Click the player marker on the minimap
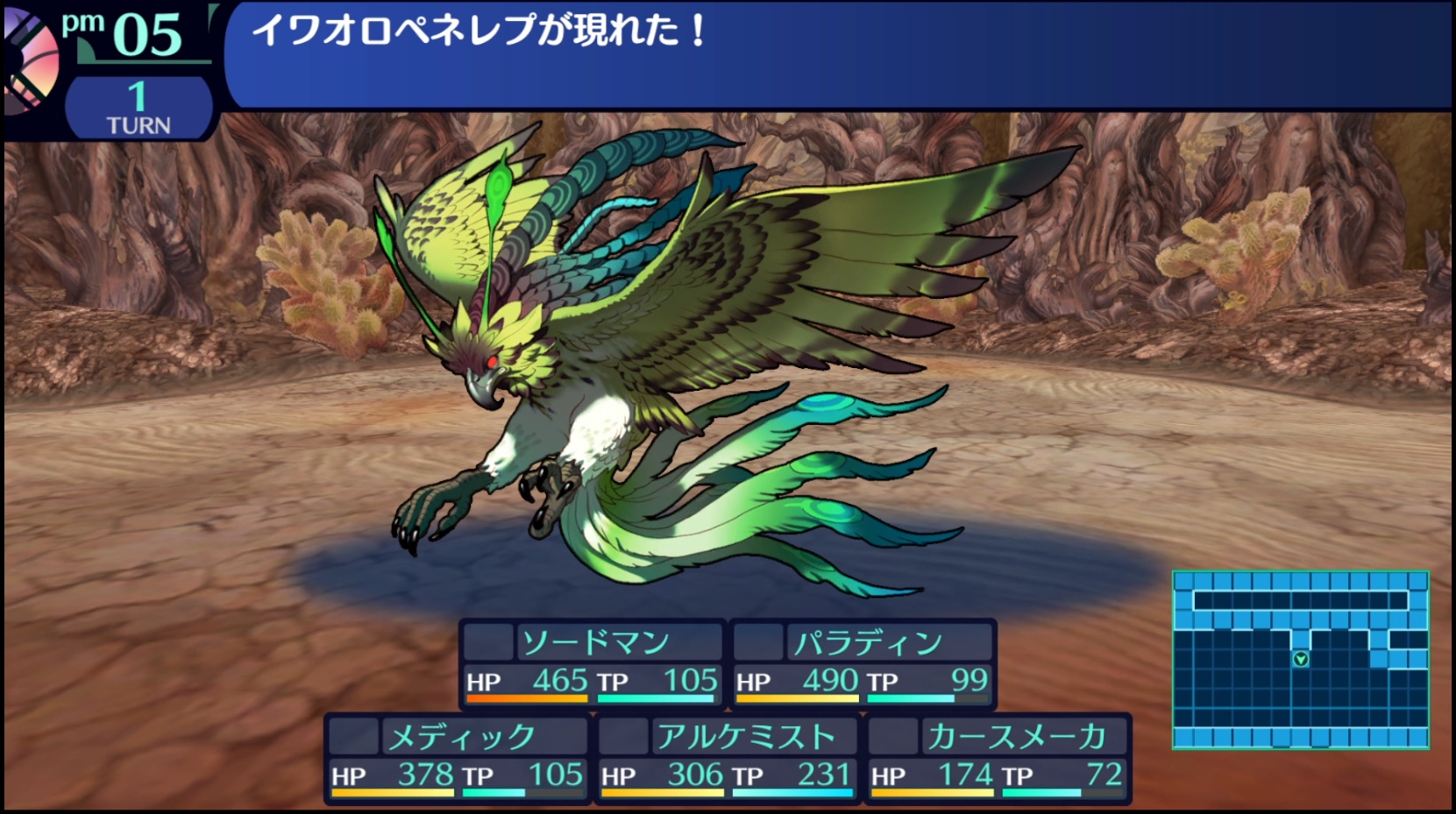The image size is (1456, 814). point(1301,659)
